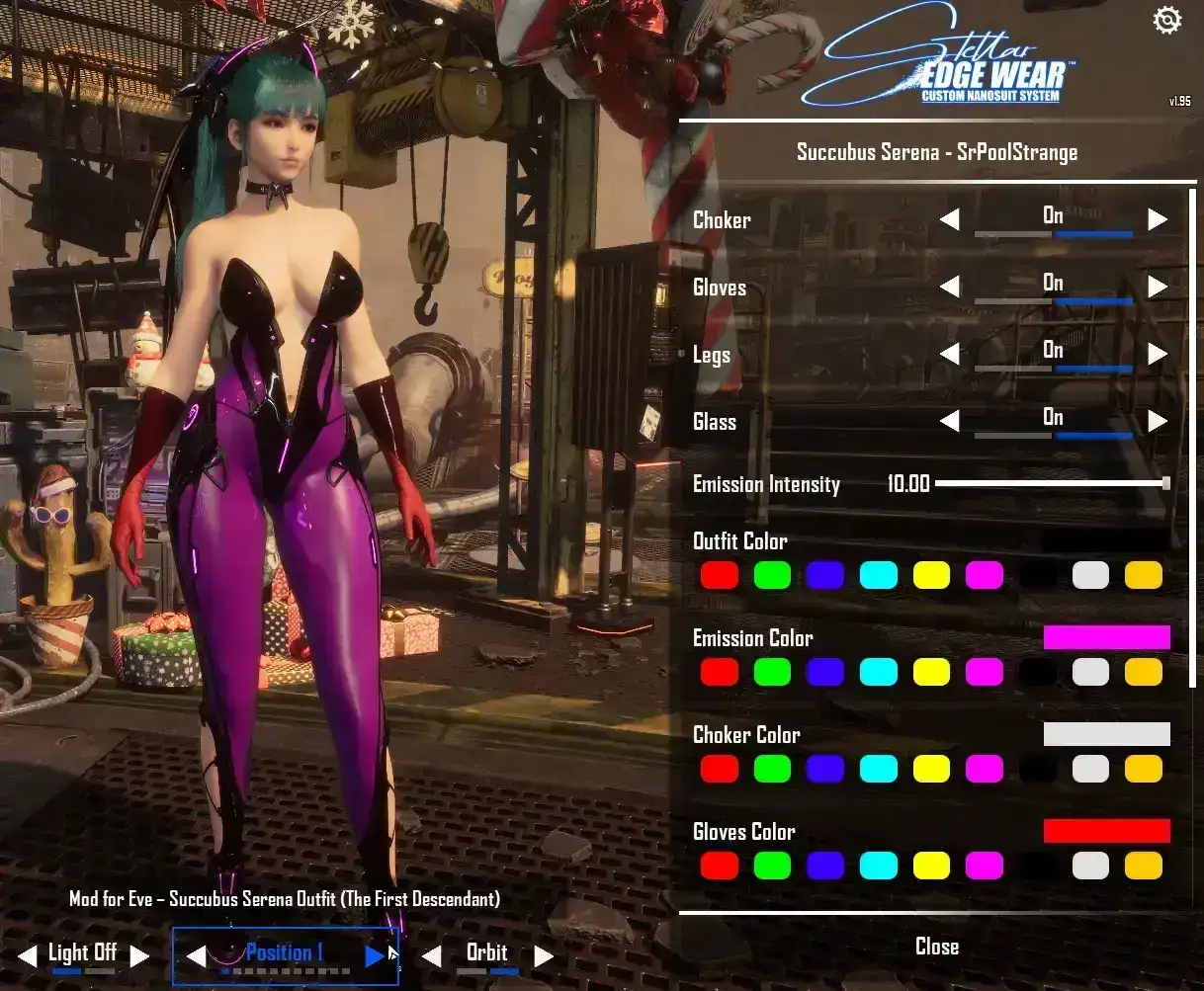Screen dimensions: 1204x991
Task: Choose red swatch under Outfit Color
Action: tap(719, 575)
